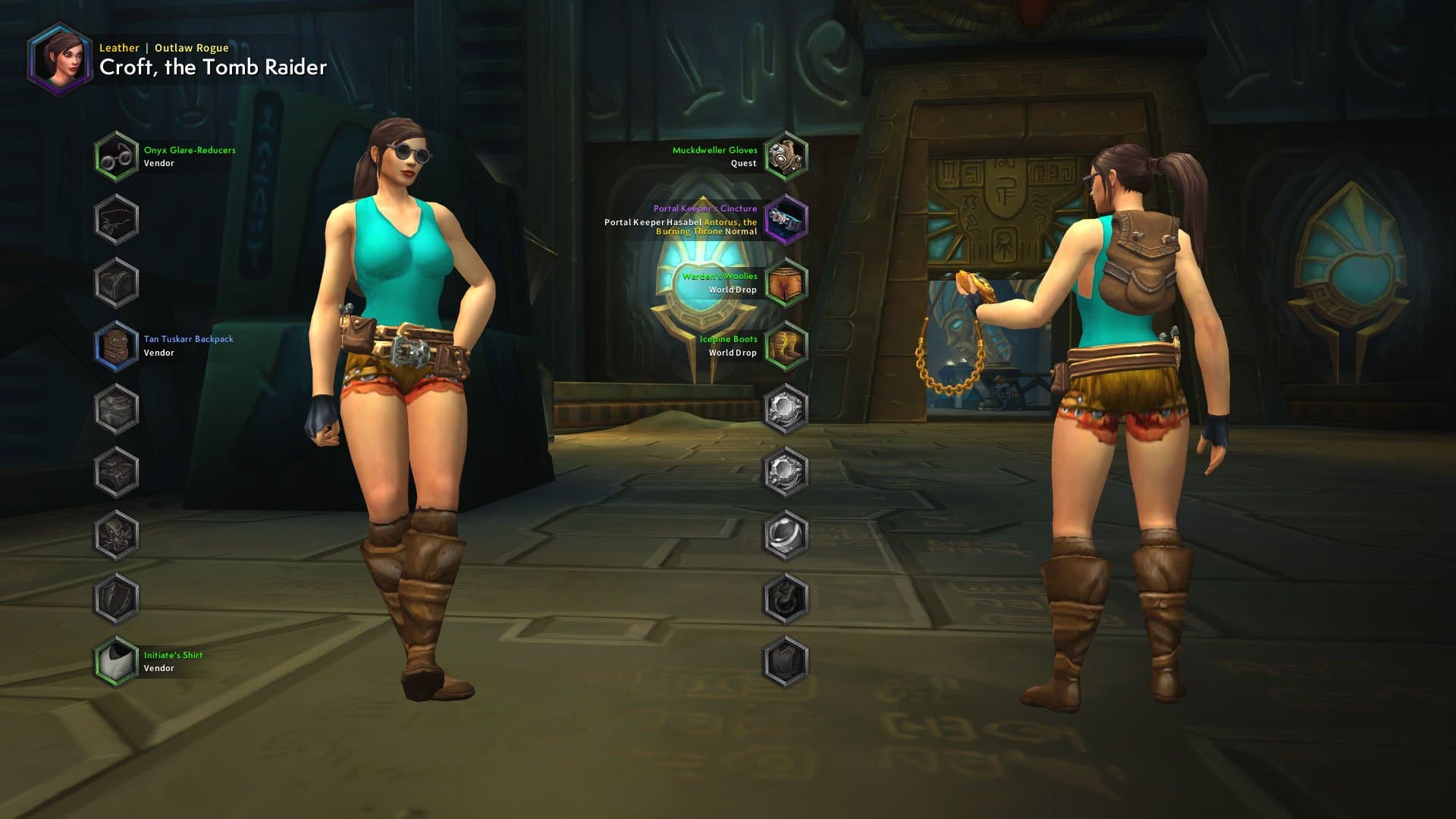Click the Outlaw Rogue class label
Viewport: 1456px width, 819px height.
pos(190,47)
